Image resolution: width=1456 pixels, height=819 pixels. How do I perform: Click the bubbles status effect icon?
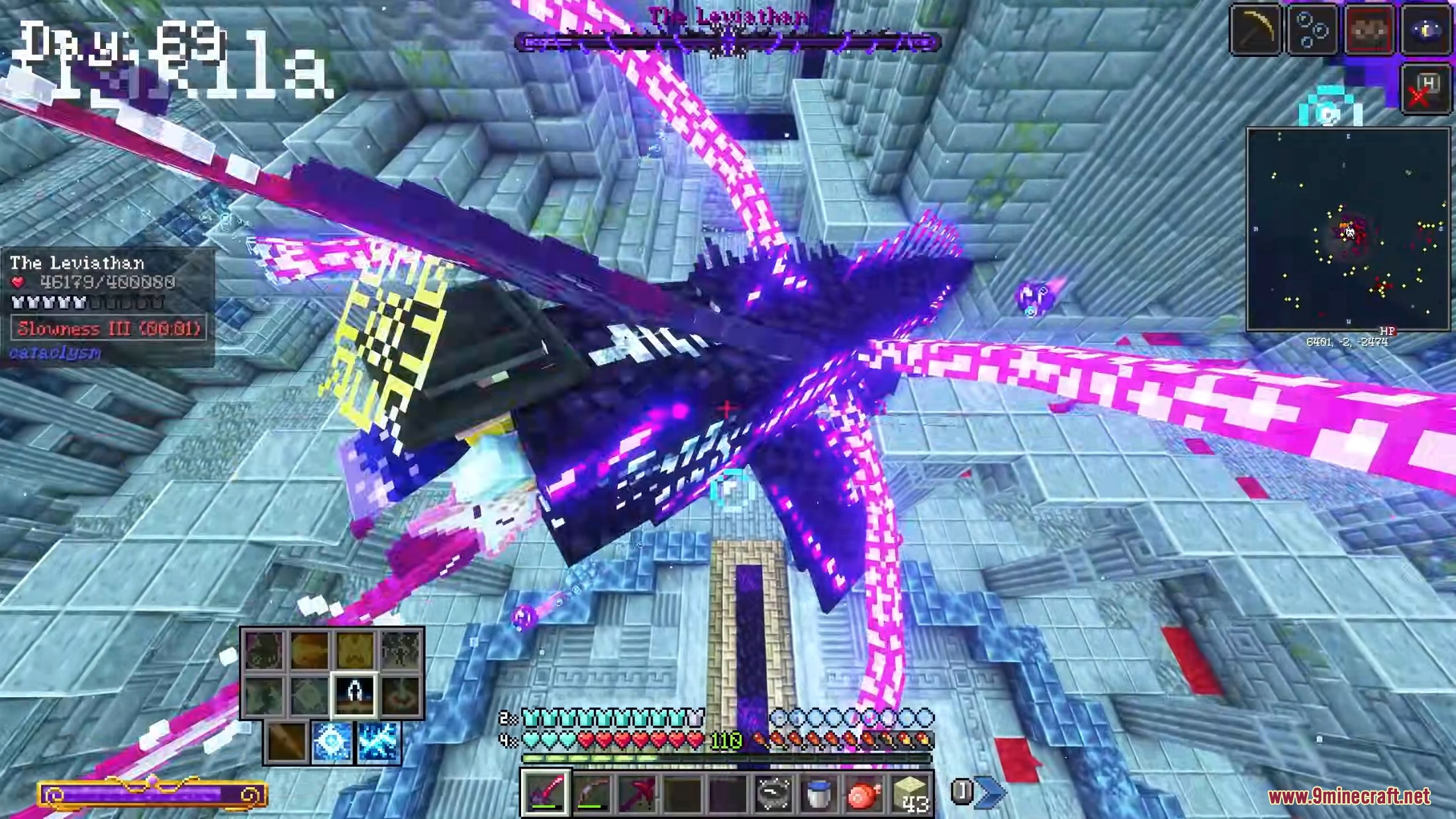pyautogui.click(x=1312, y=30)
